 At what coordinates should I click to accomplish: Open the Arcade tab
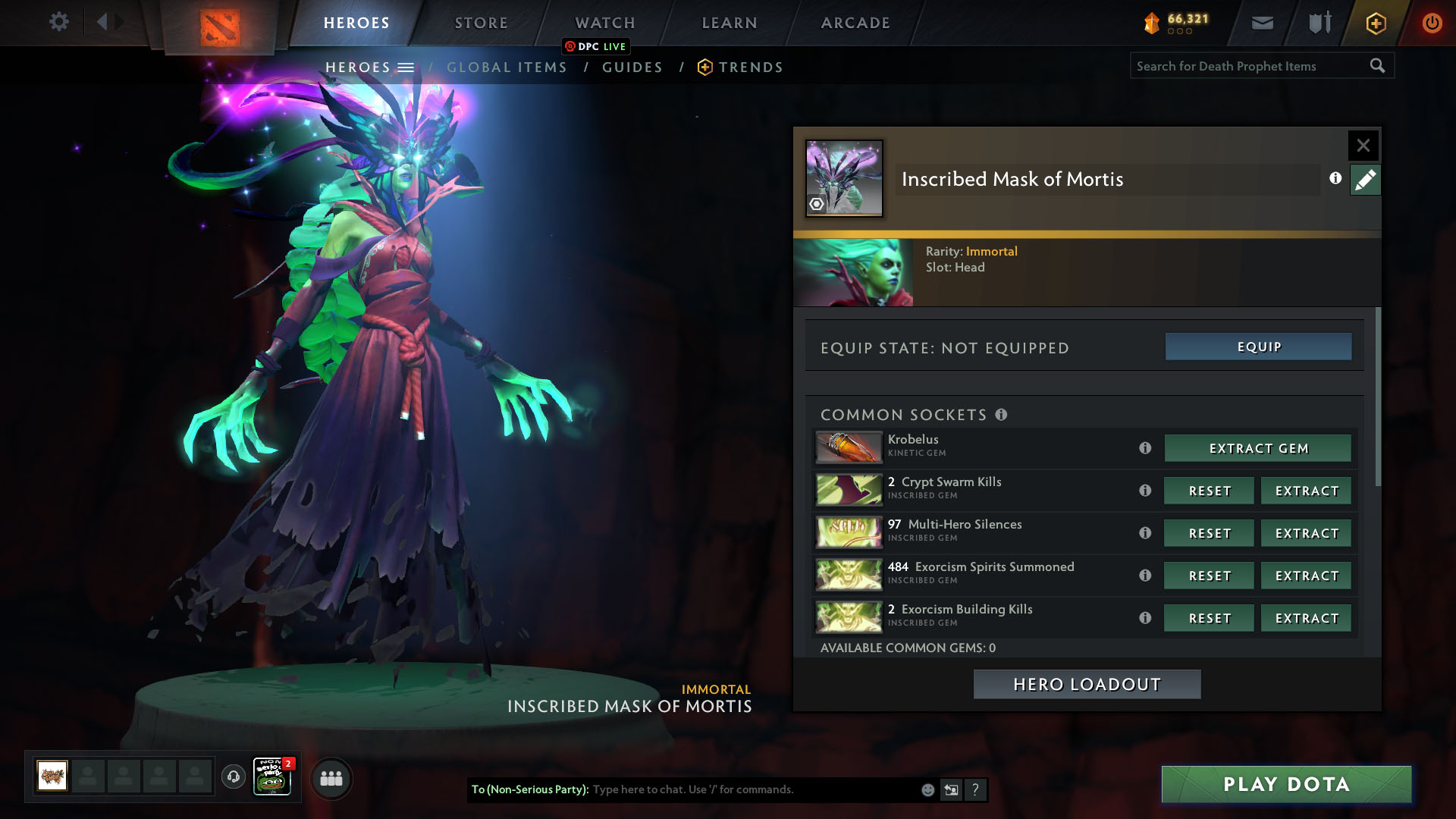pyautogui.click(x=855, y=23)
